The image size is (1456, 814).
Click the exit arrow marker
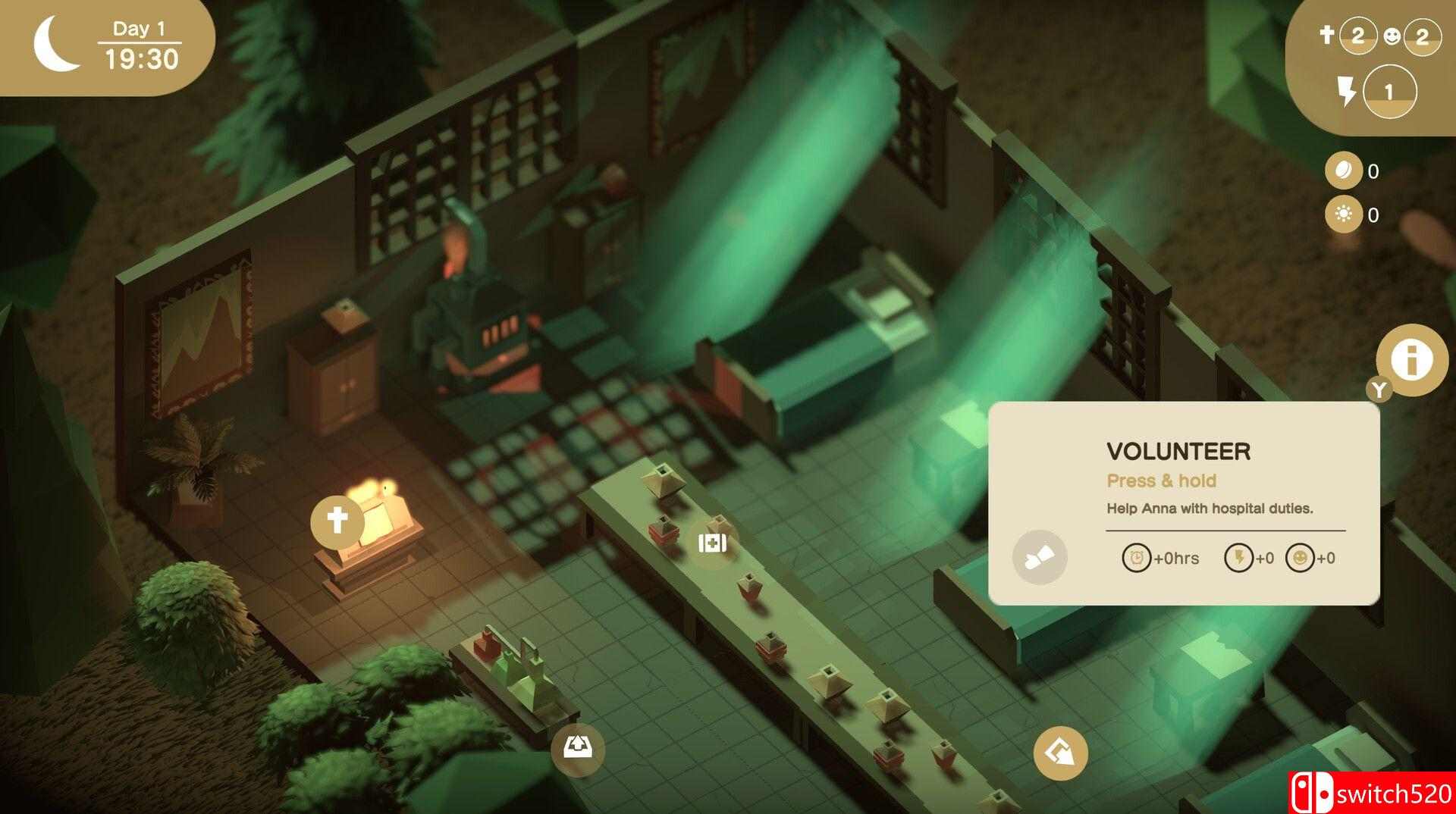point(1060,753)
